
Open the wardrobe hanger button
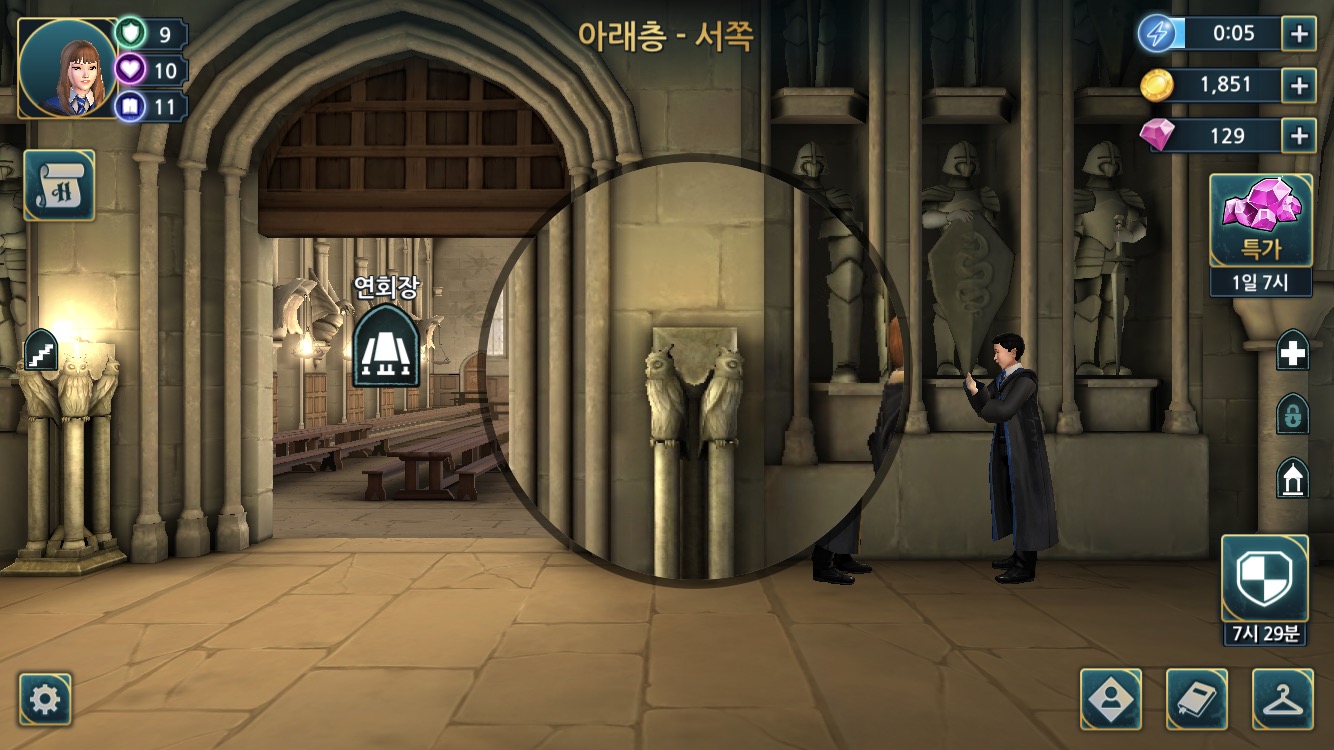point(1283,698)
